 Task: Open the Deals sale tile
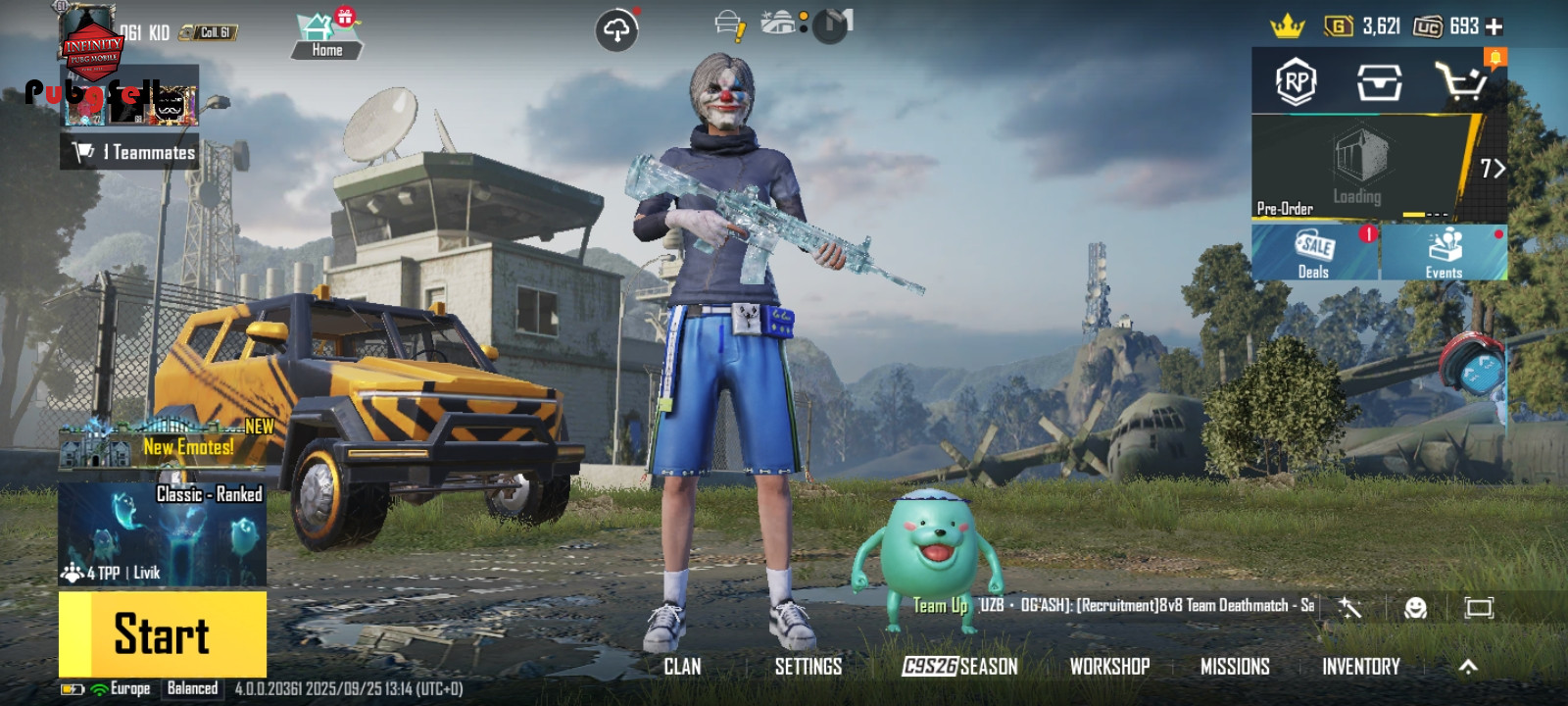[1314, 253]
